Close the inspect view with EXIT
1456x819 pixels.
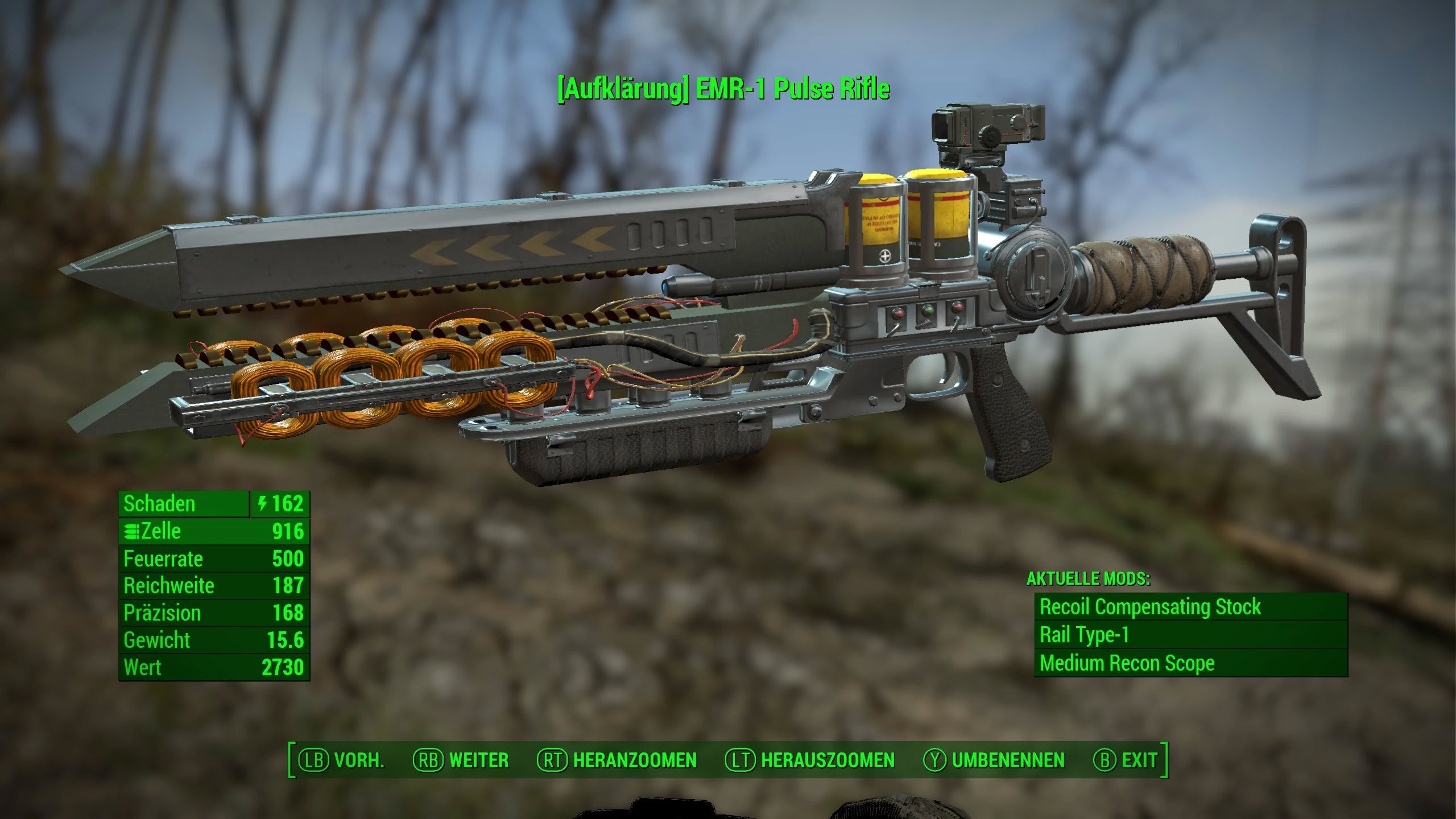[x=1126, y=760]
